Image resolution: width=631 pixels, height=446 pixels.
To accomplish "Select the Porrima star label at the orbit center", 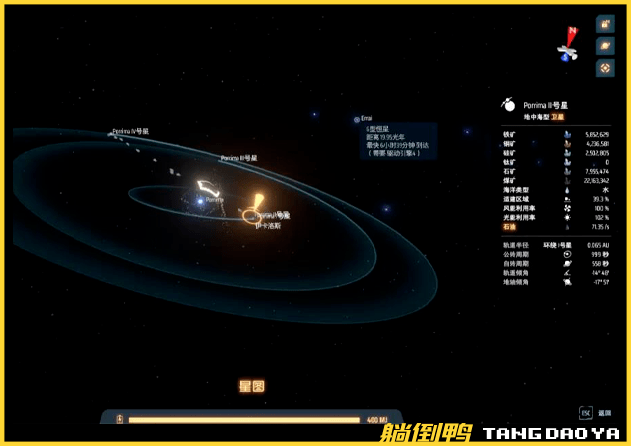I will pyautogui.click(x=215, y=199).
